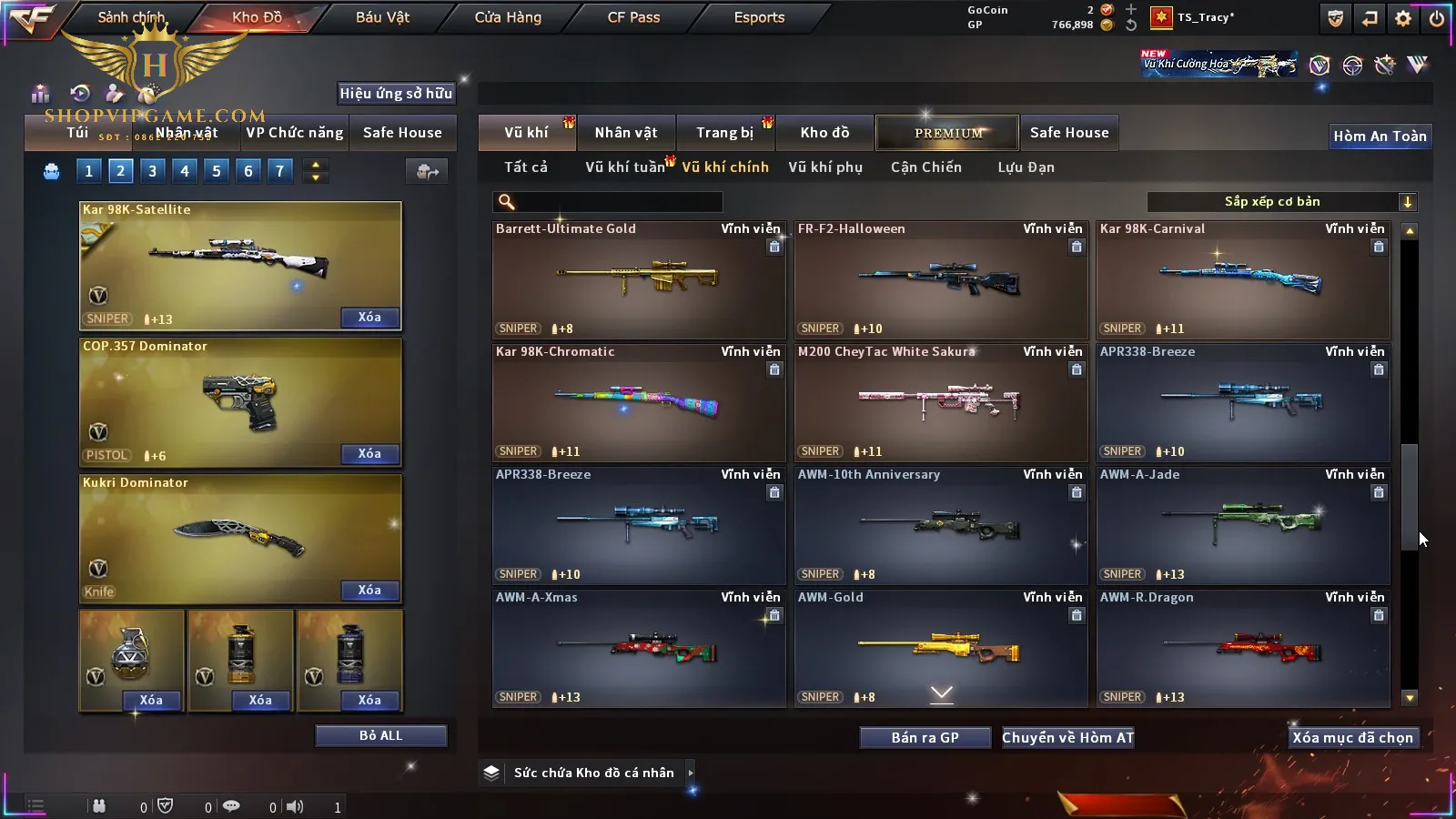Screen dimensions: 1456x819
Task: Sell selected item with Bán ra GP
Action: (x=925, y=738)
